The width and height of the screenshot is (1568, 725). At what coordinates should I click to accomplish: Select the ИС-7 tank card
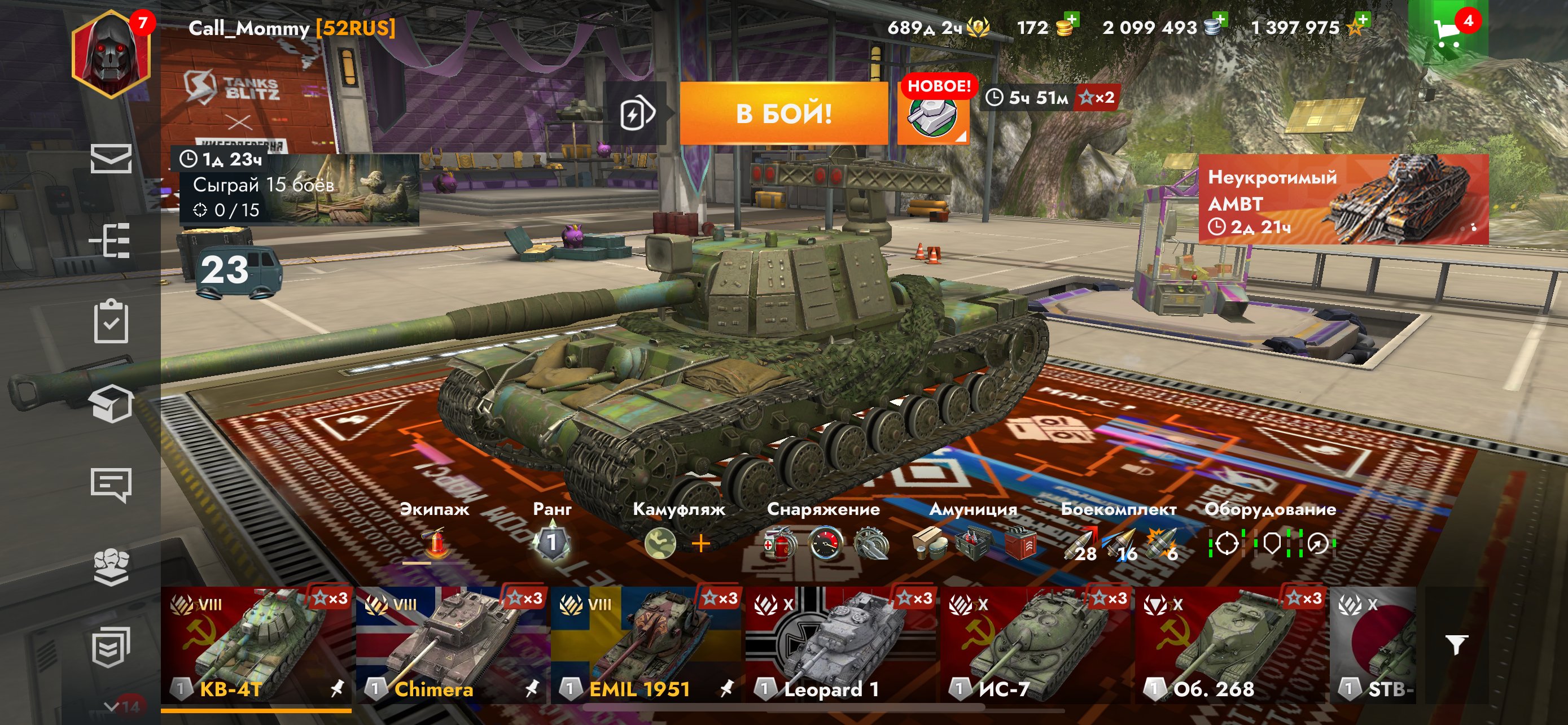click(x=1036, y=645)
